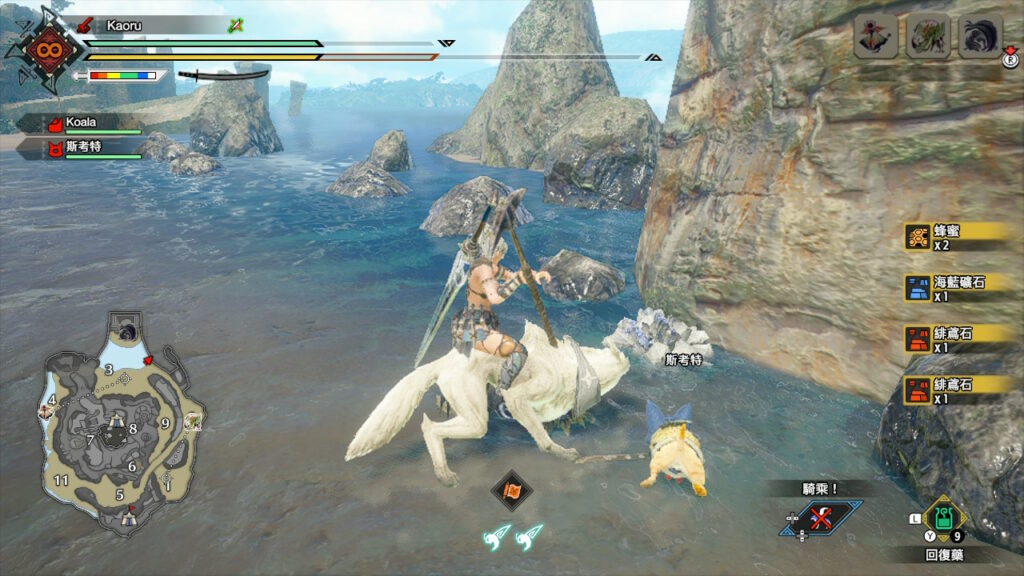Click the infinity quest timer emblem
Viewport: 1024px width, 576px height.
(x=45, y=50)
